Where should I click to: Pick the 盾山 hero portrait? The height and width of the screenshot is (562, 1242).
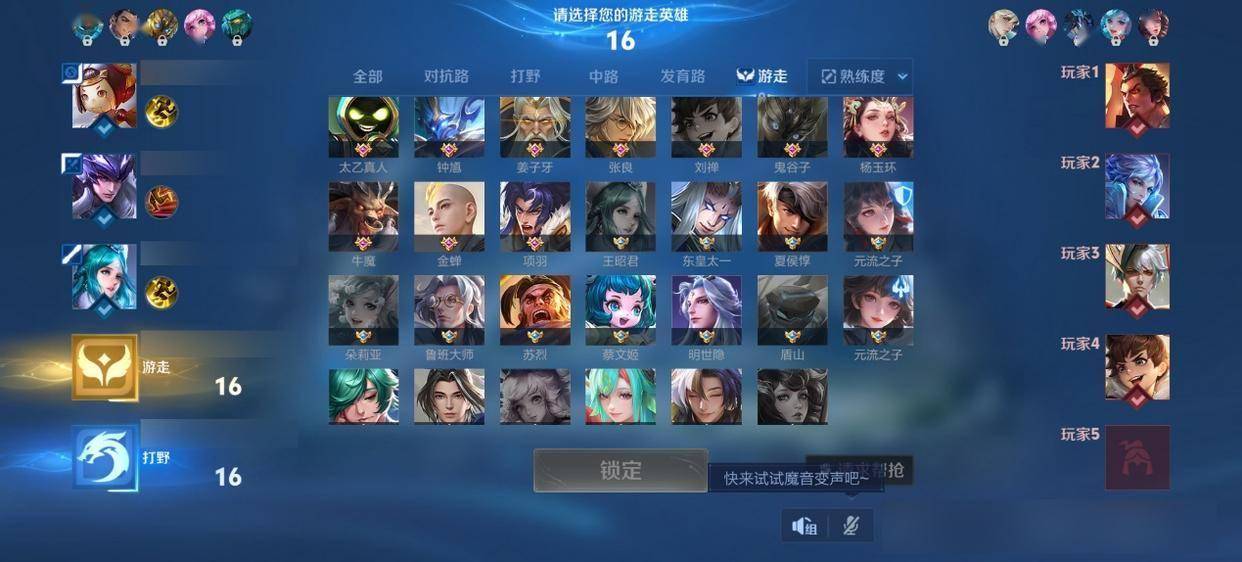(792, 310)
